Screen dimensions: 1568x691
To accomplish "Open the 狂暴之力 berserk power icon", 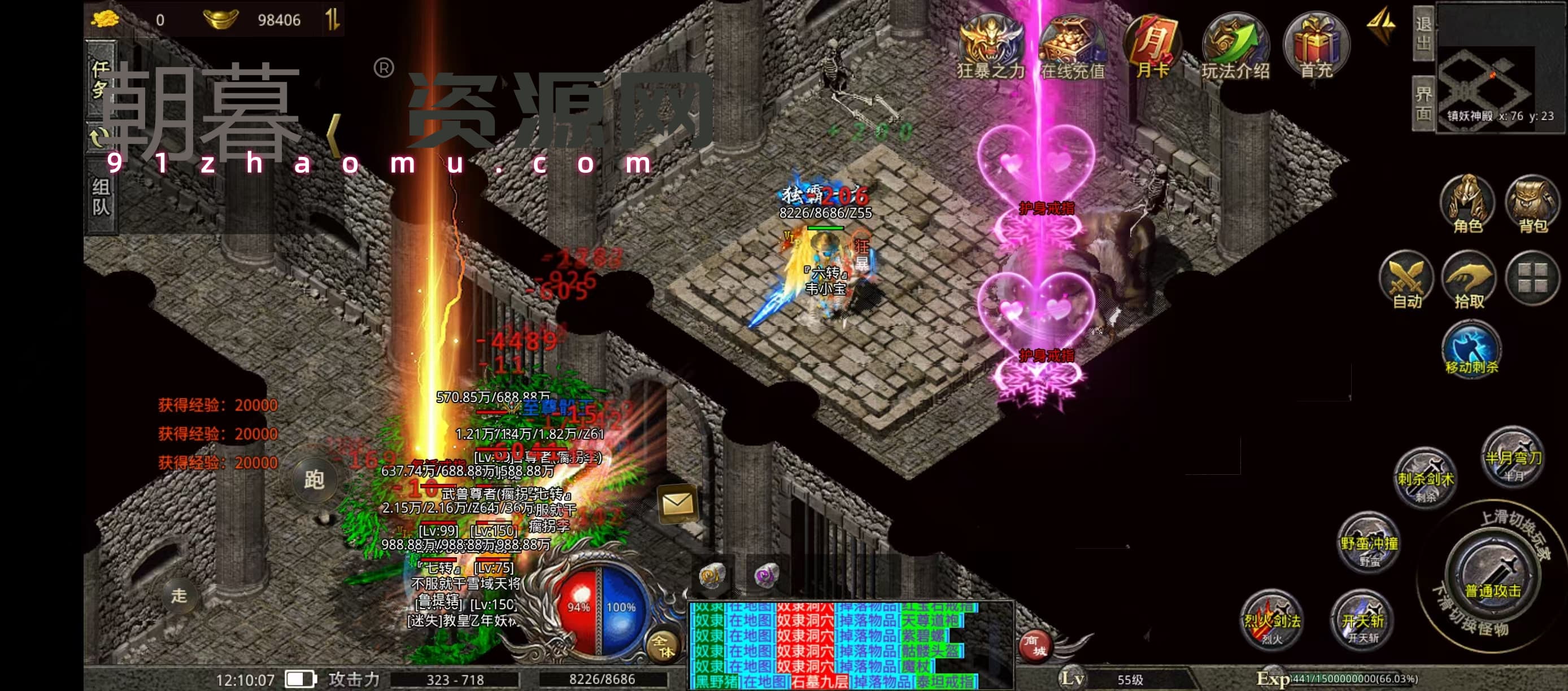I will point(990,47).
